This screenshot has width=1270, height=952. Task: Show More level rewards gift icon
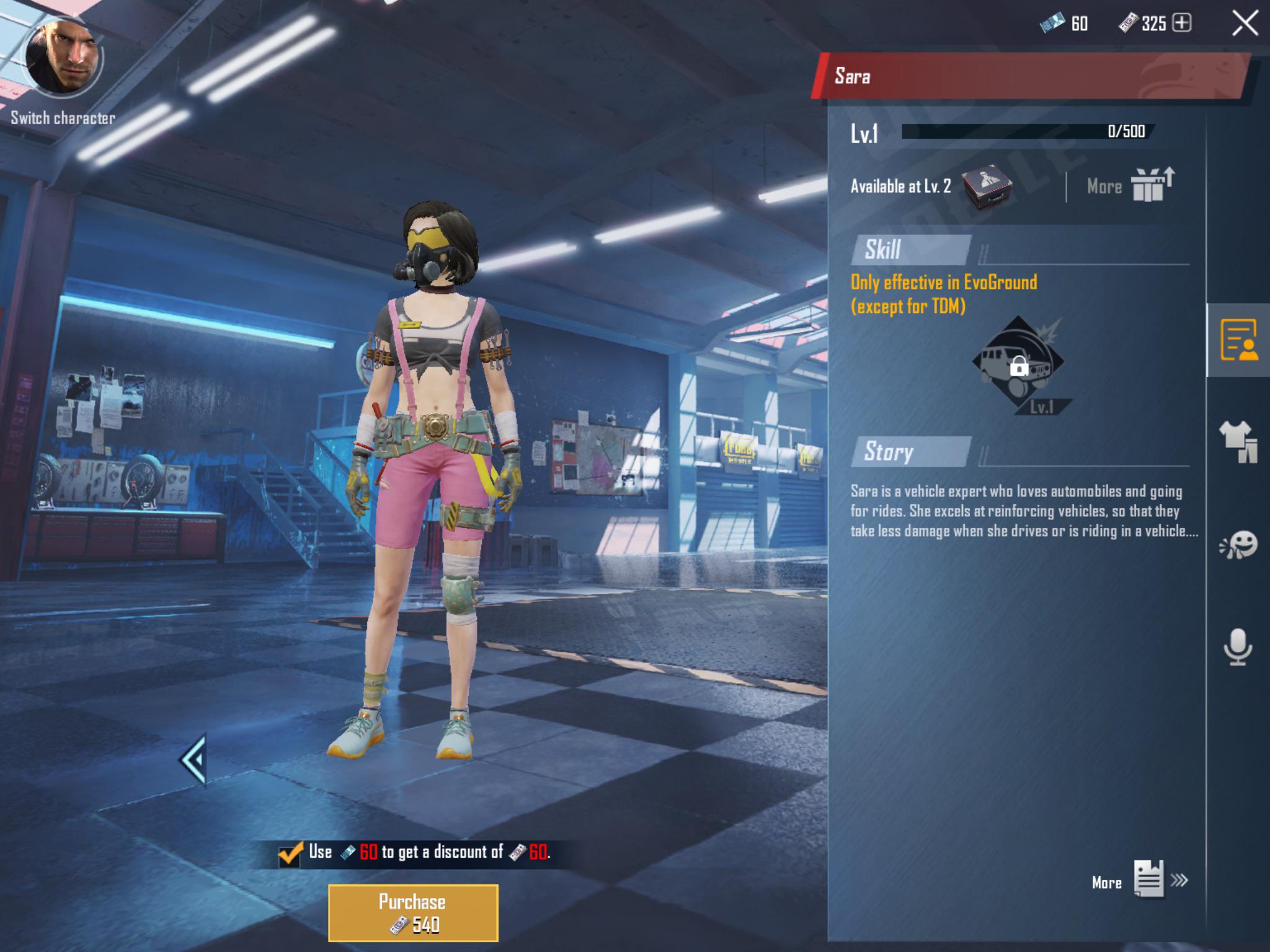pyautogui.click(x=1151, y=185)
